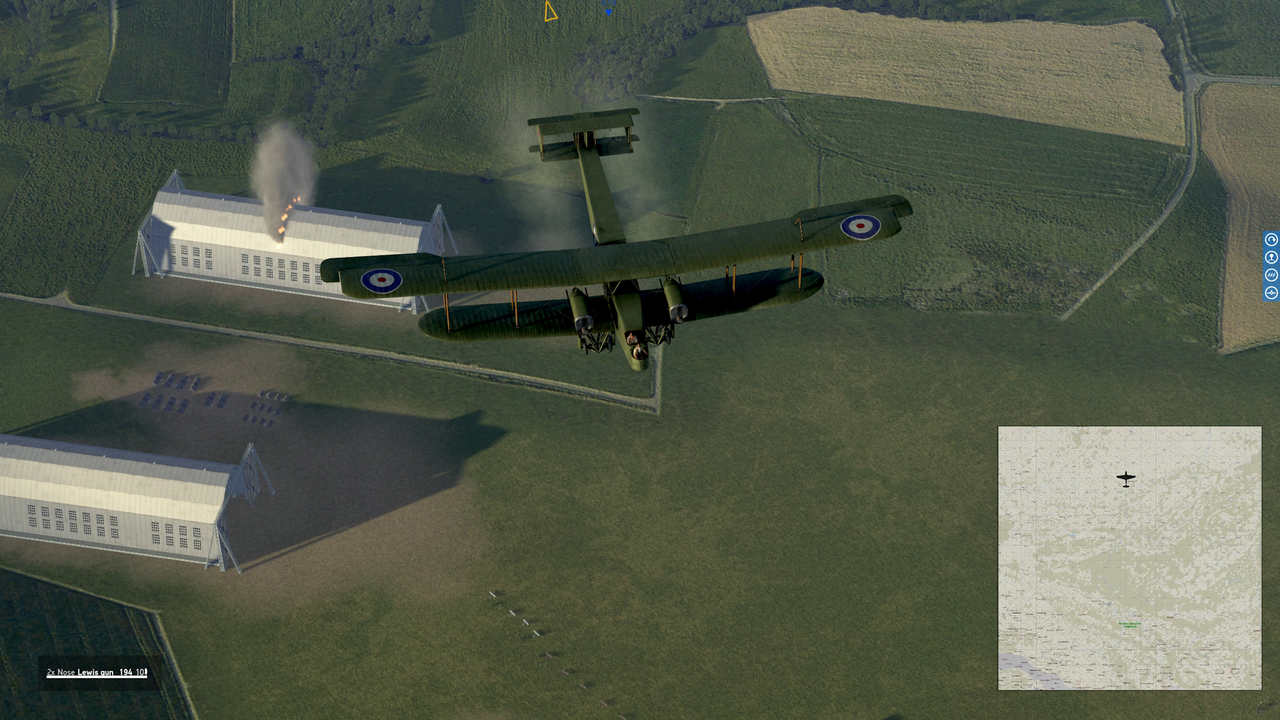This screenshot has height=720, width=1280.
Task: Activate the three slashes icon in side panel
Action: point(1271,275)
